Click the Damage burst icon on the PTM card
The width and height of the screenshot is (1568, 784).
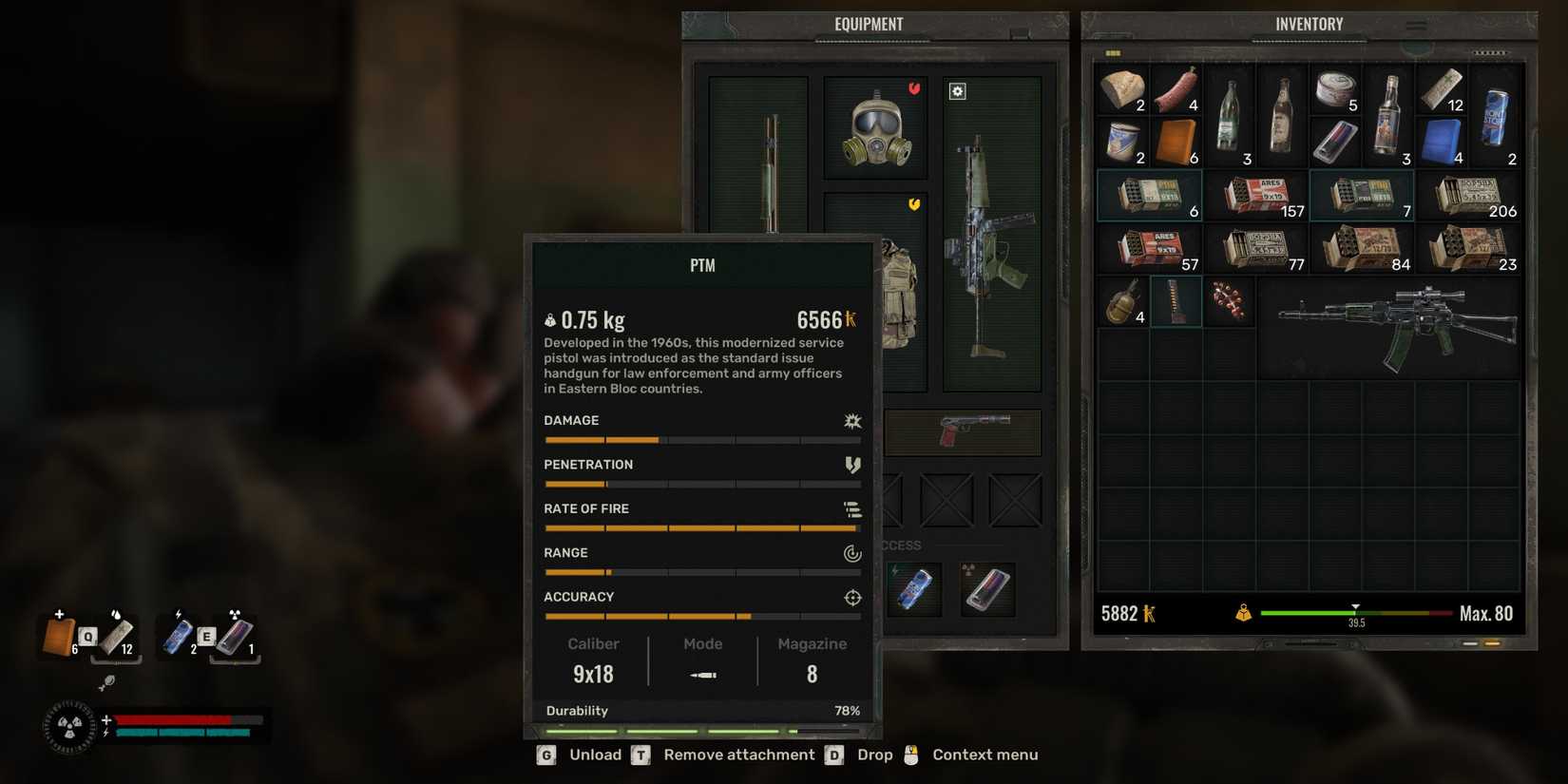click(x=852, y=421)
